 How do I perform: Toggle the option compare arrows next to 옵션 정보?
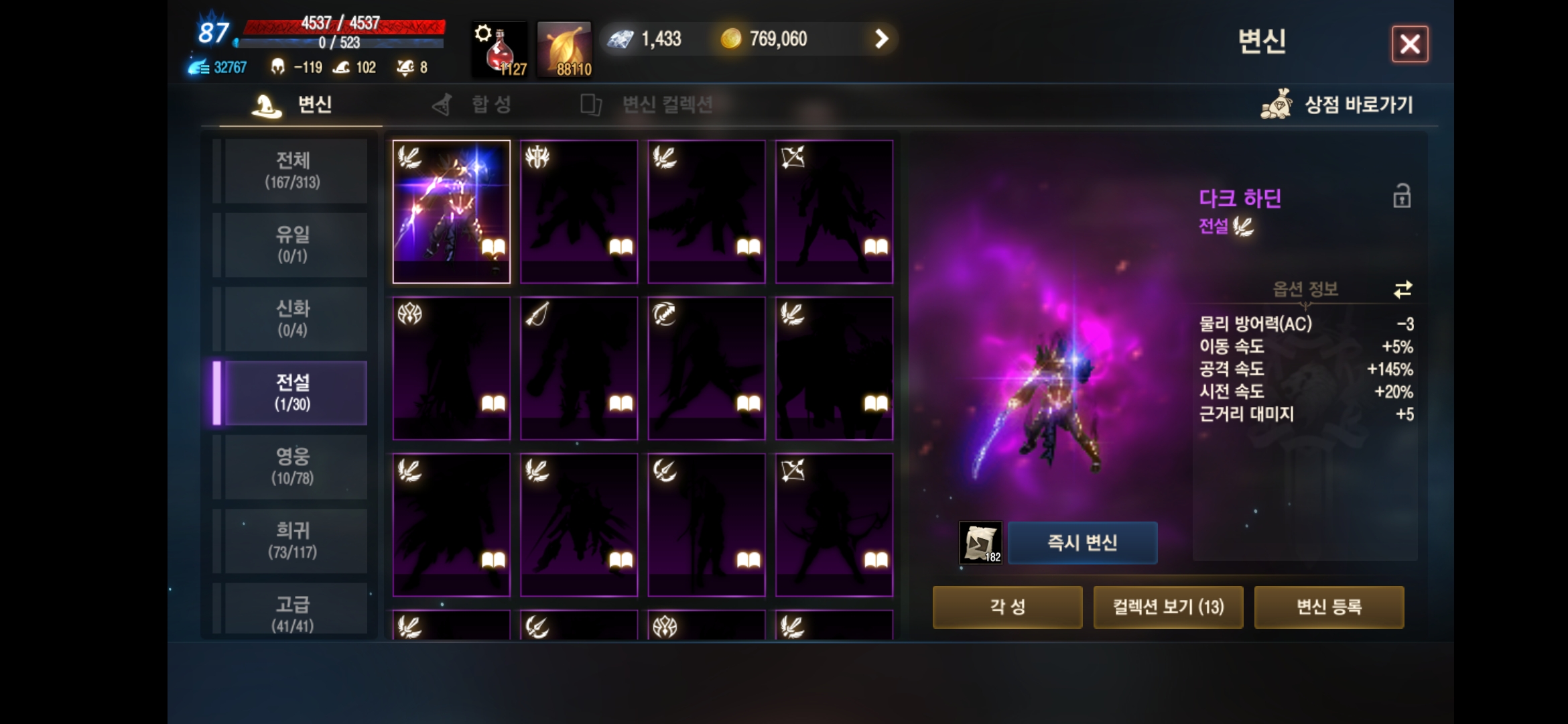pos(1402,288)
